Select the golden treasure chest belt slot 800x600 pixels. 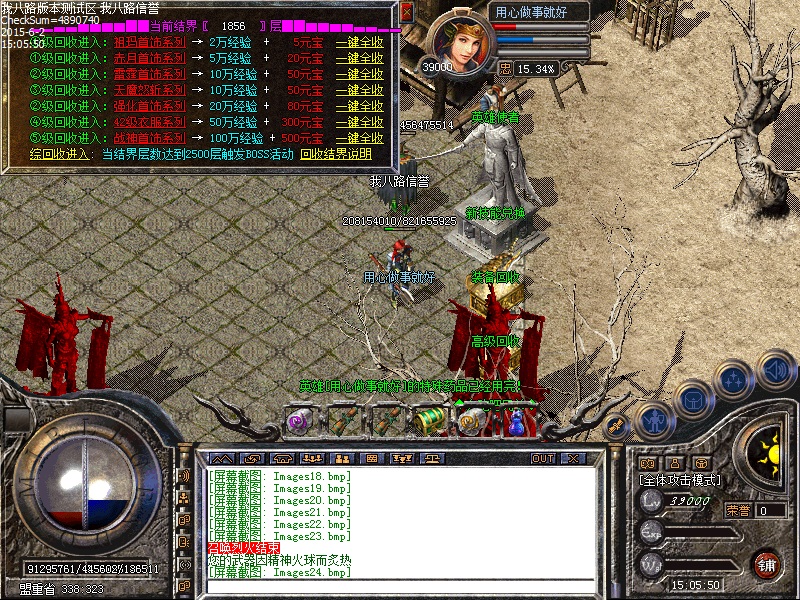point(429,420)
